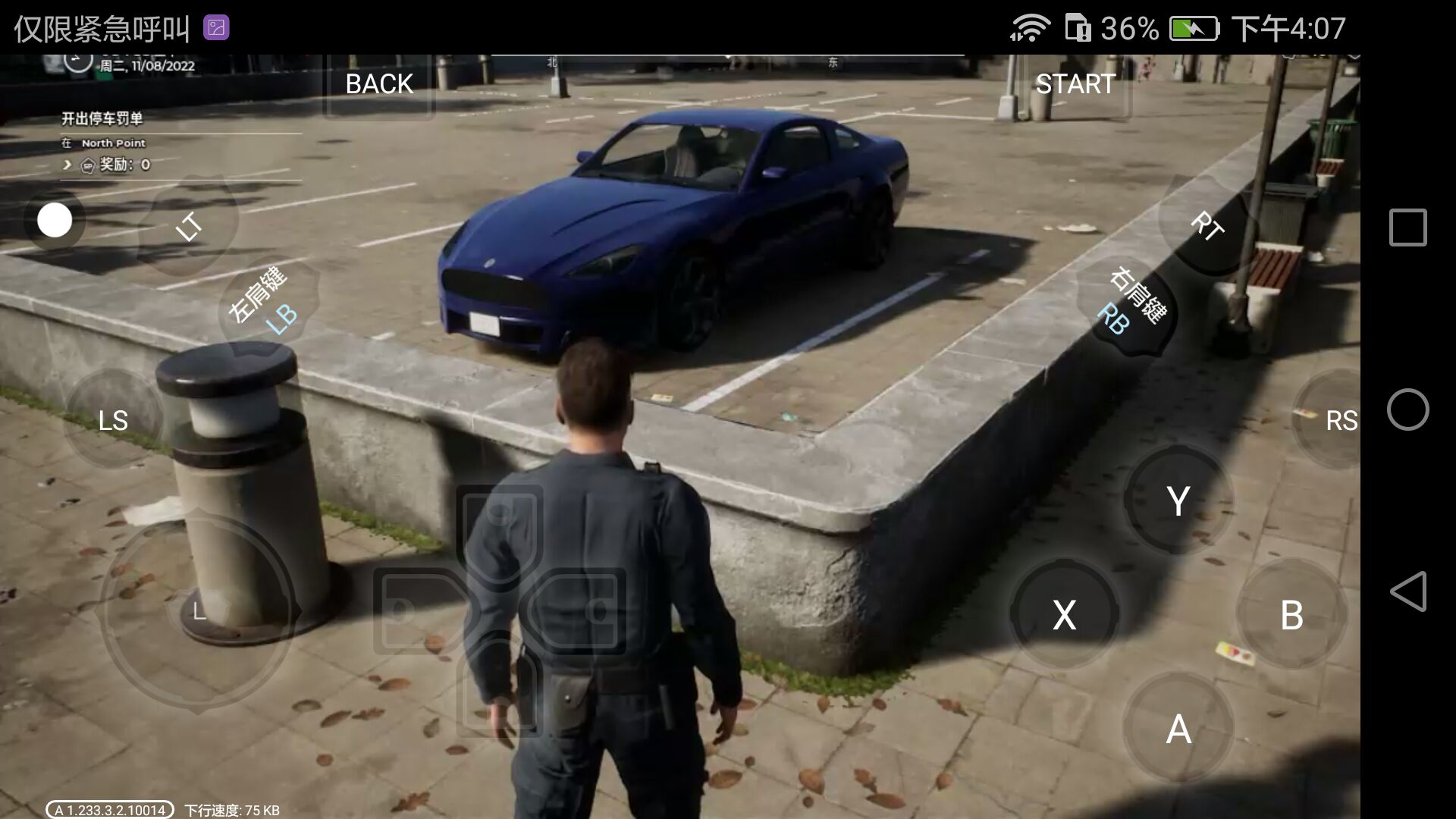Tap the RT trigger button
This screenshot has height=819, width=1456.
tap(1206, 226)
